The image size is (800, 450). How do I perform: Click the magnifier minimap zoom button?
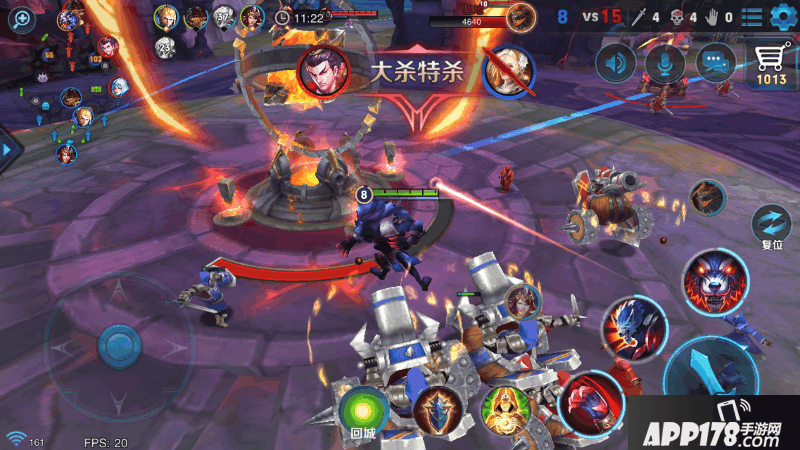21,17
